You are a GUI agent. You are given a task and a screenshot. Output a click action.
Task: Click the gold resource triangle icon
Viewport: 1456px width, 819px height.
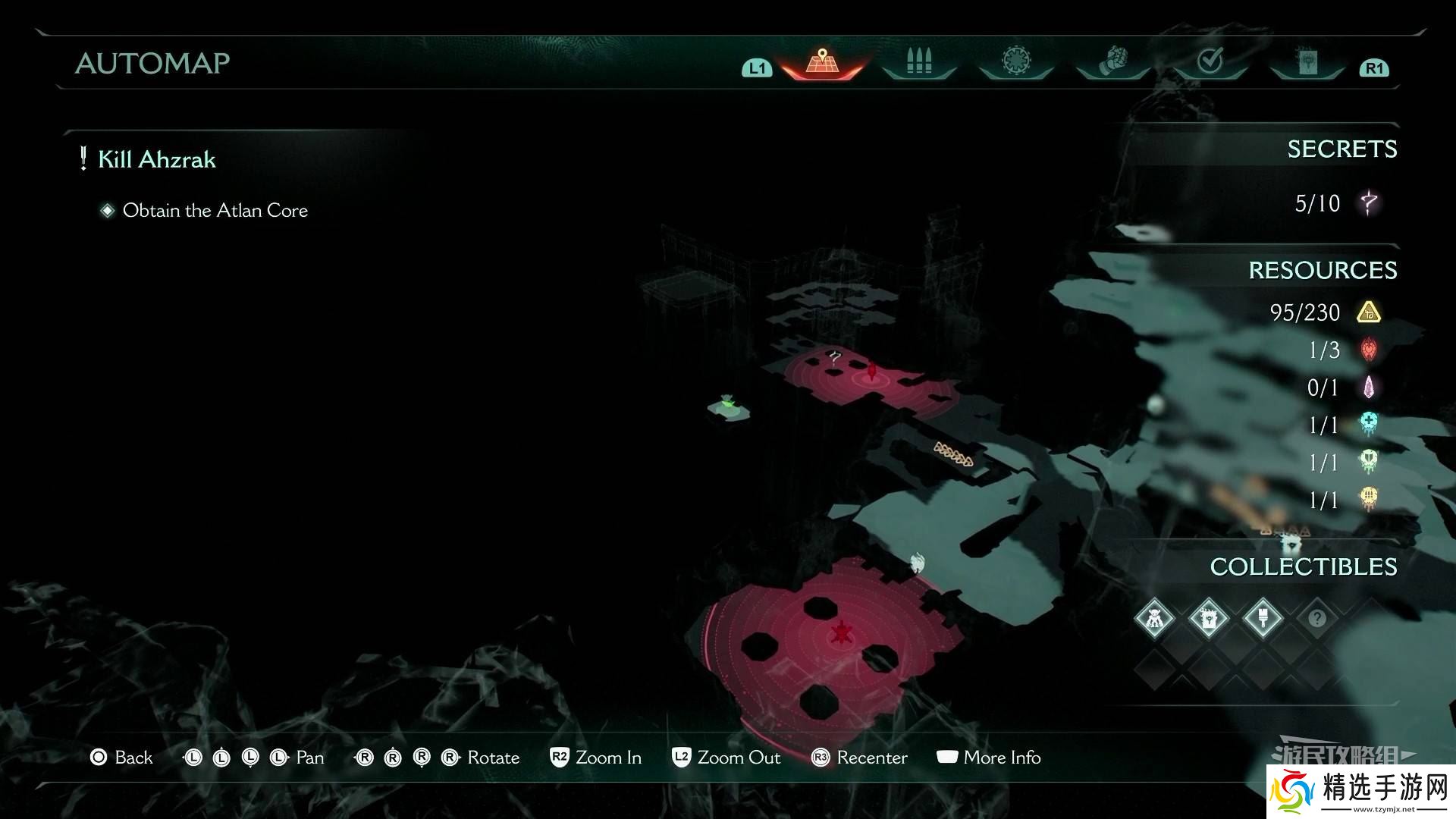pos(1368,312)
